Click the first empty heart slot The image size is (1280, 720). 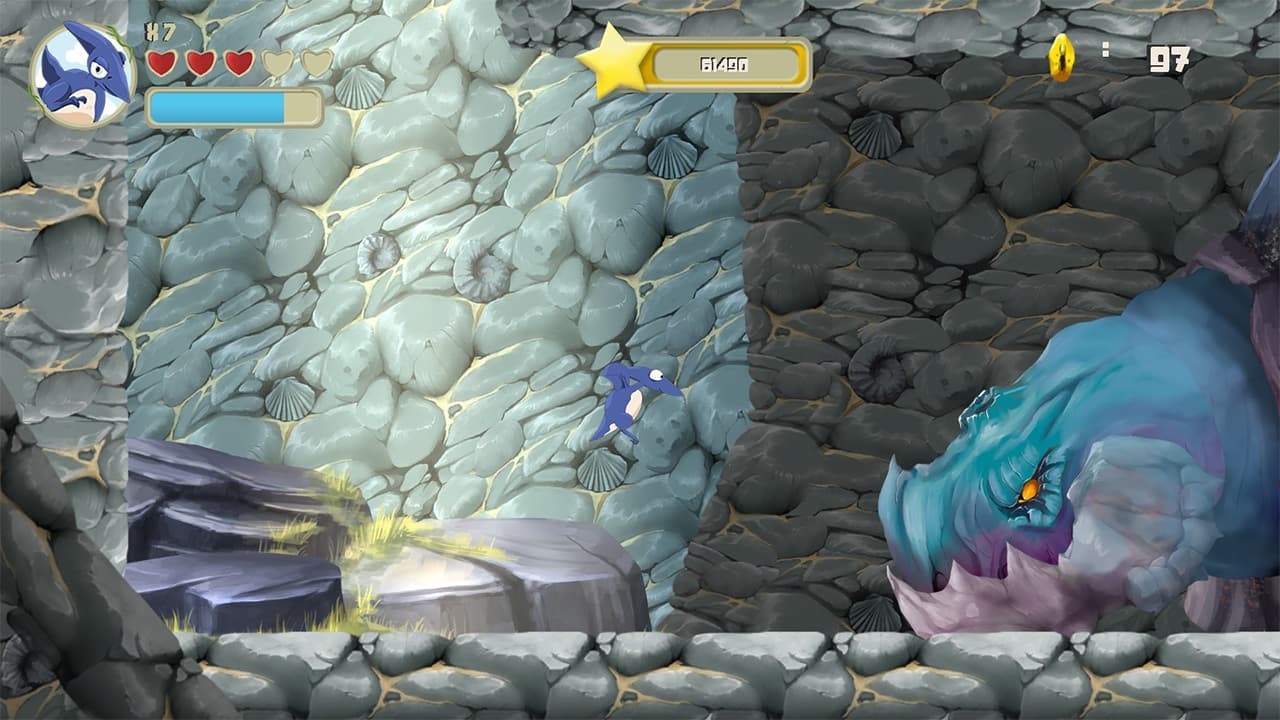(276, 62)
